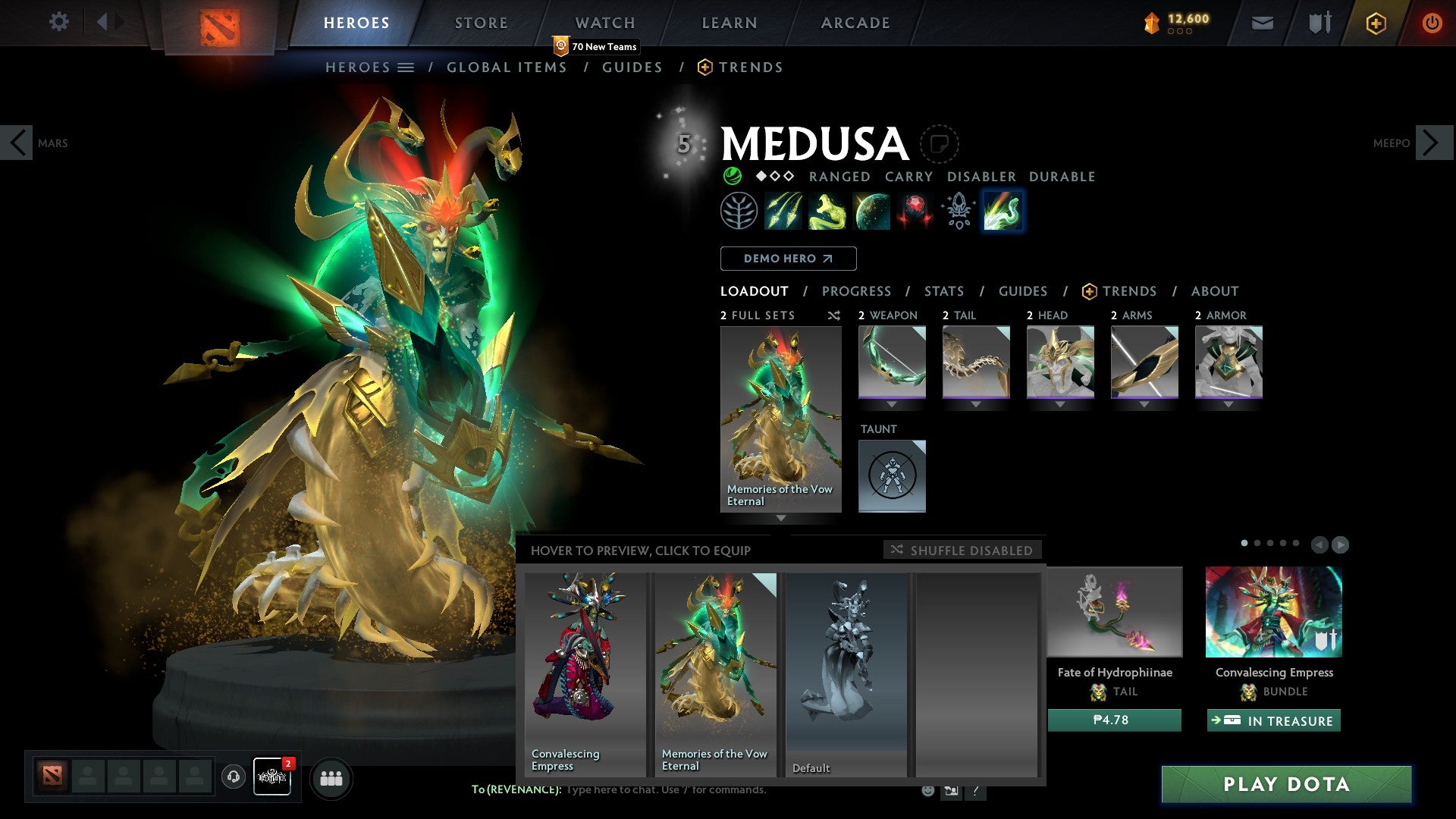Screen dimensions: 1456x819
Task: Click the armory shield and sword icon
Action: click(1317, 22)
